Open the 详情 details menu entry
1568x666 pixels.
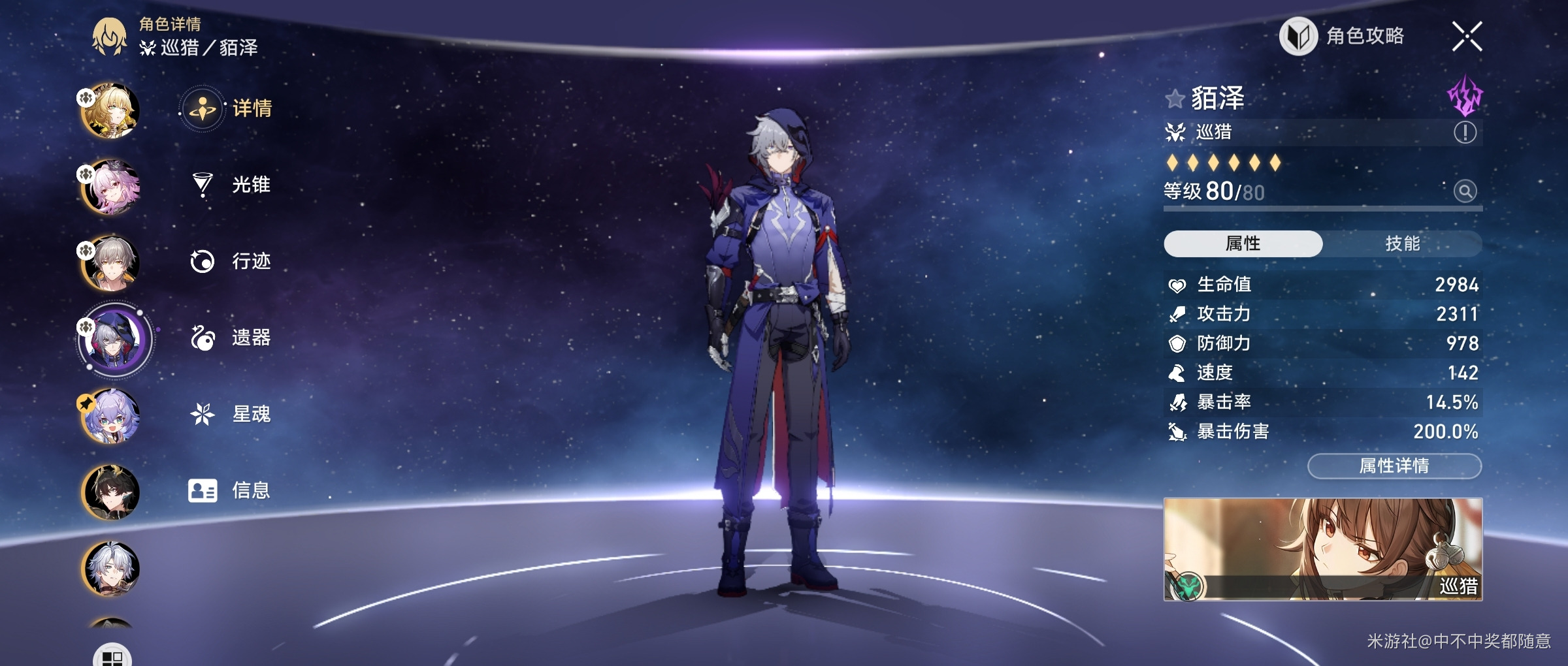(x=229, y=108)
